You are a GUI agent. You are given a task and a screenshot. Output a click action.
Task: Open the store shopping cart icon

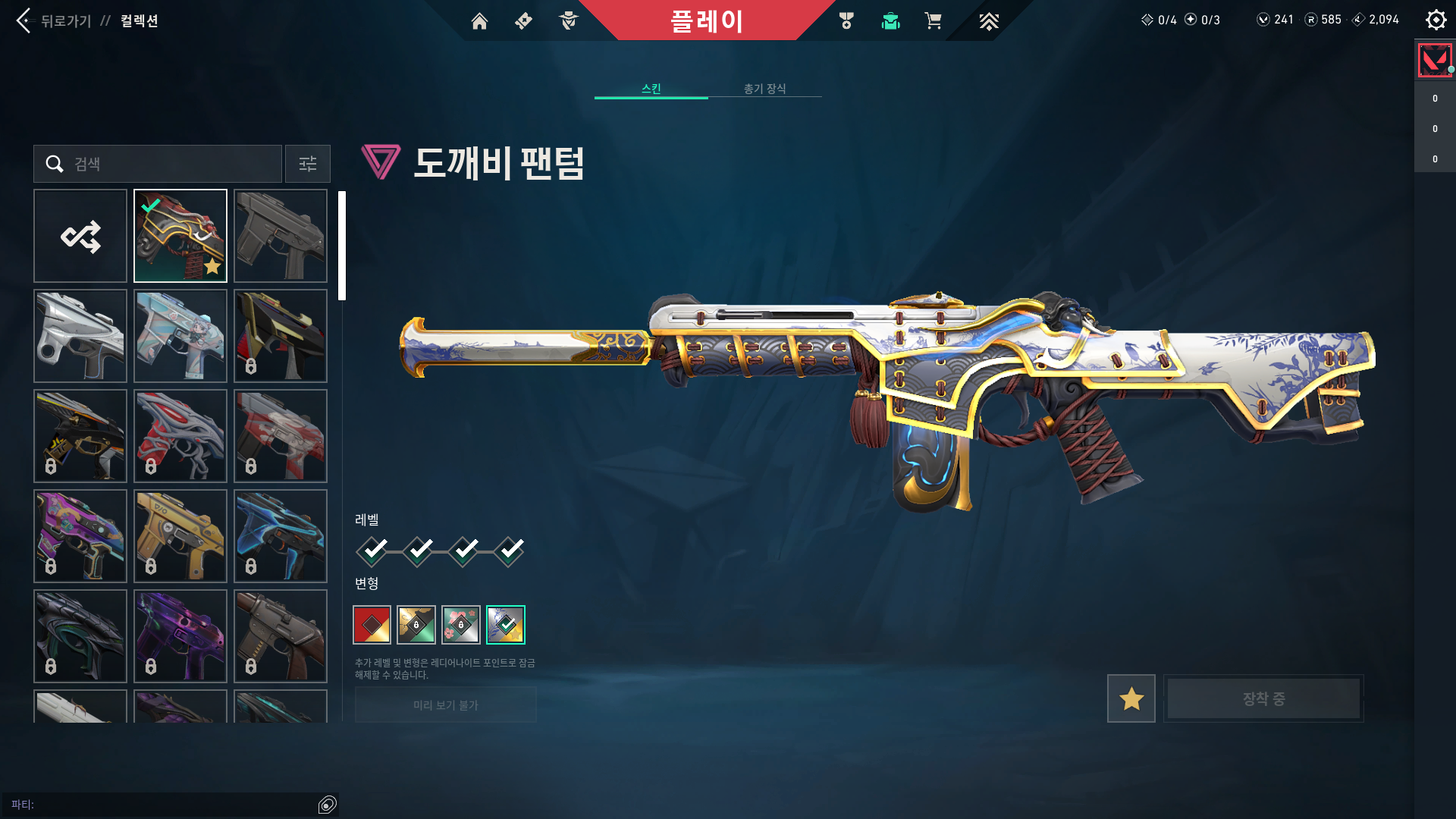[x=933, y=21]
